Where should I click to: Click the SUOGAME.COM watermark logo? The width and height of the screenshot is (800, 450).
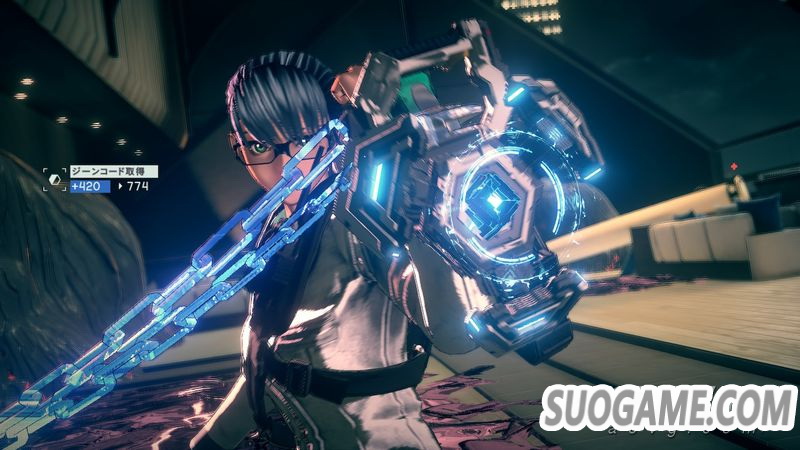pyautogui.click(x=666, y=407)
